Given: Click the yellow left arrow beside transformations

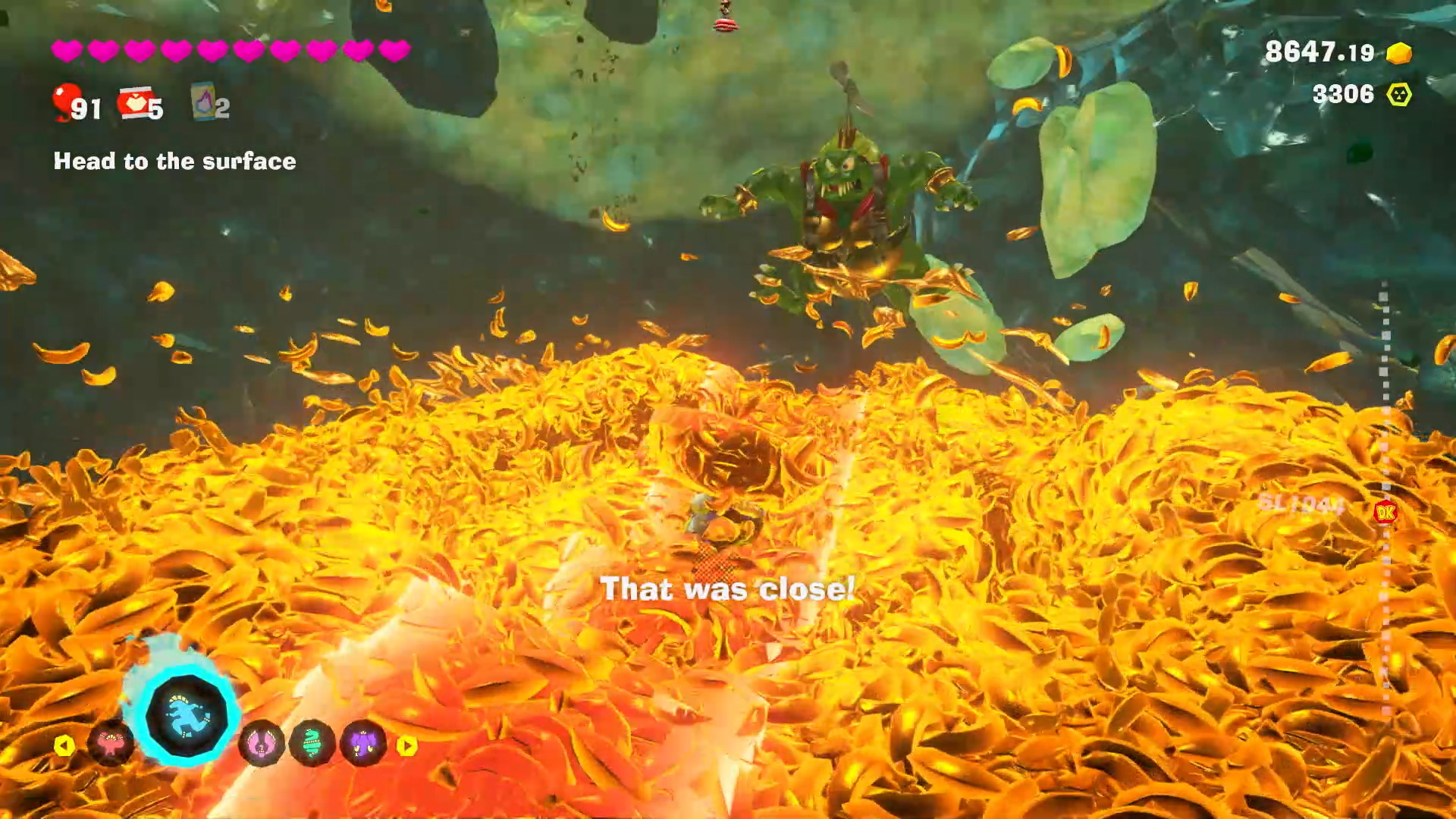Looking at the screenshot, I should [64, 746].
